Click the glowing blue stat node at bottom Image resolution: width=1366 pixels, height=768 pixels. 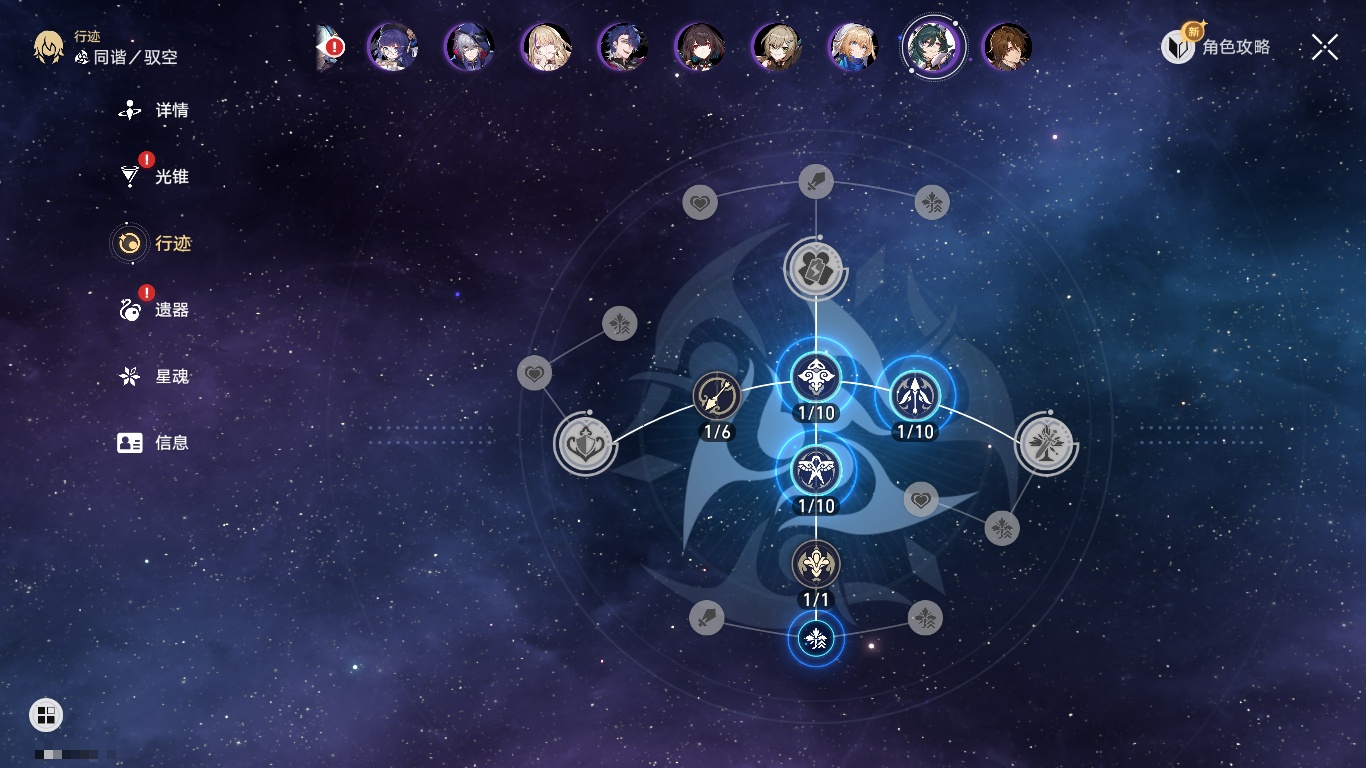tap(816, 638)
